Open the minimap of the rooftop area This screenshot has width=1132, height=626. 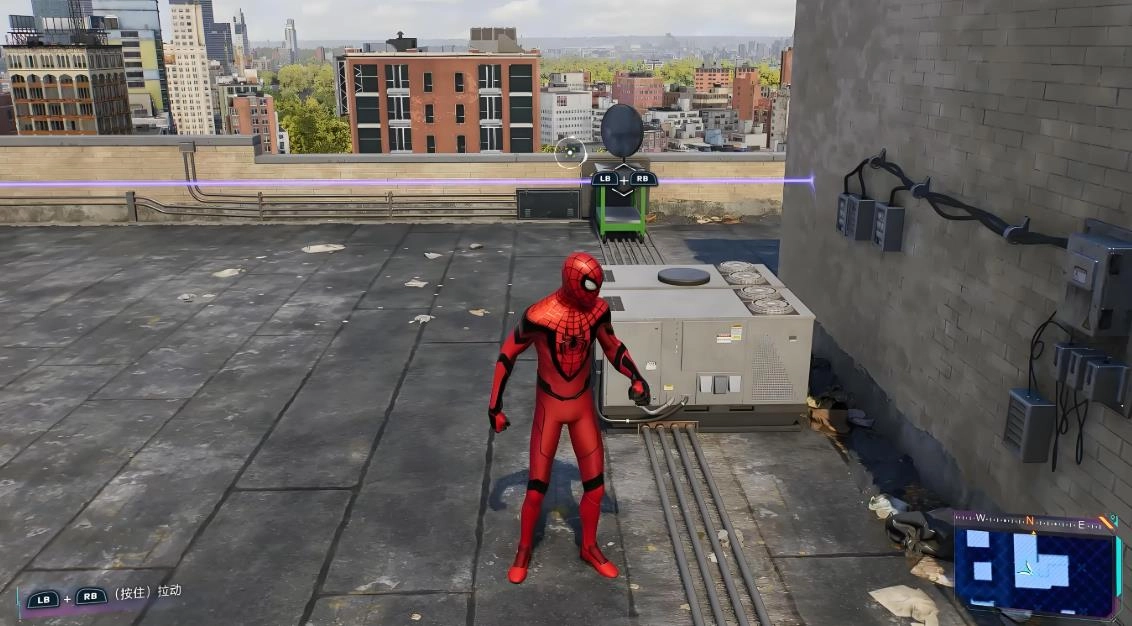point(1033,564)
